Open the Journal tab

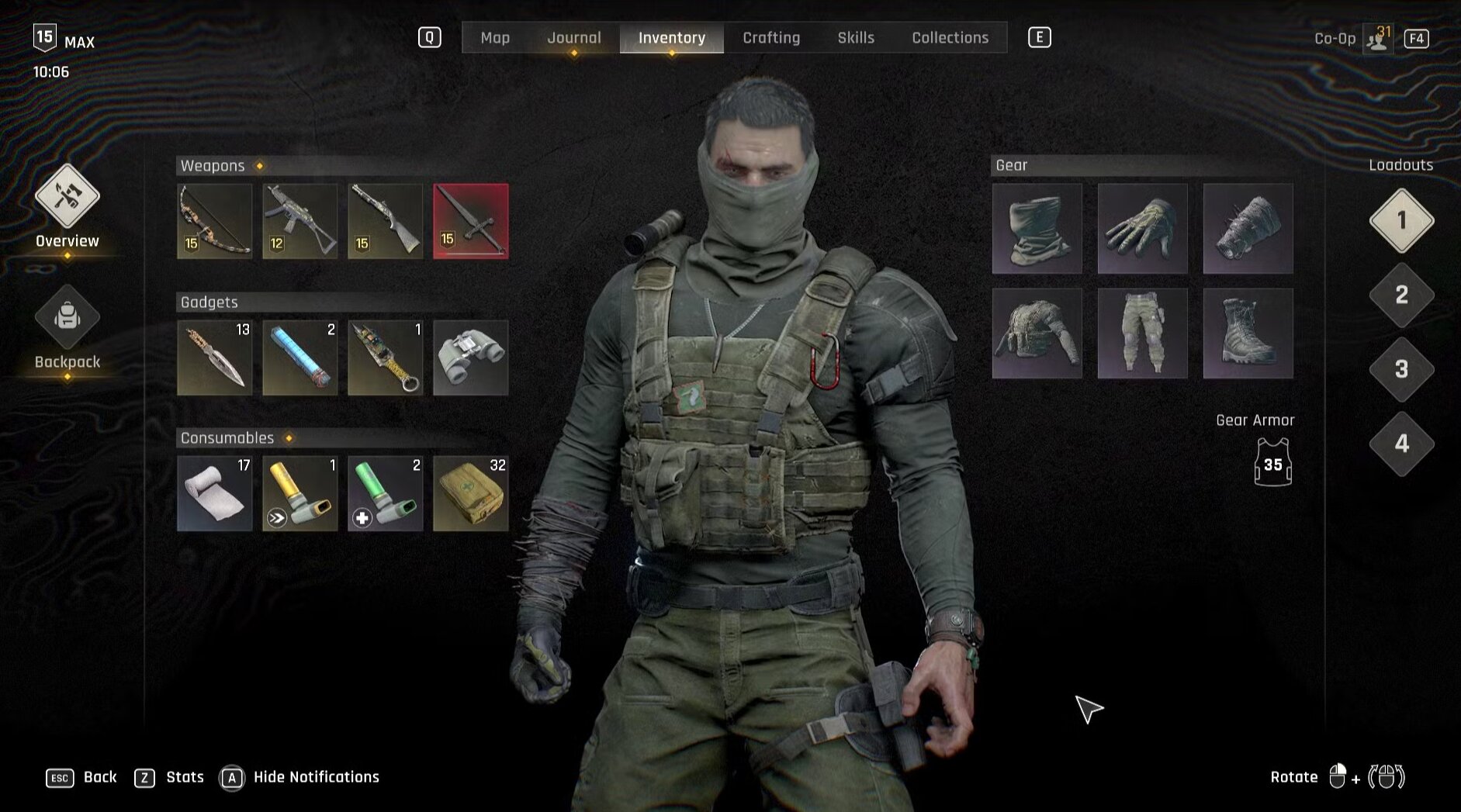pyautogui.click(x=573, y=37)
